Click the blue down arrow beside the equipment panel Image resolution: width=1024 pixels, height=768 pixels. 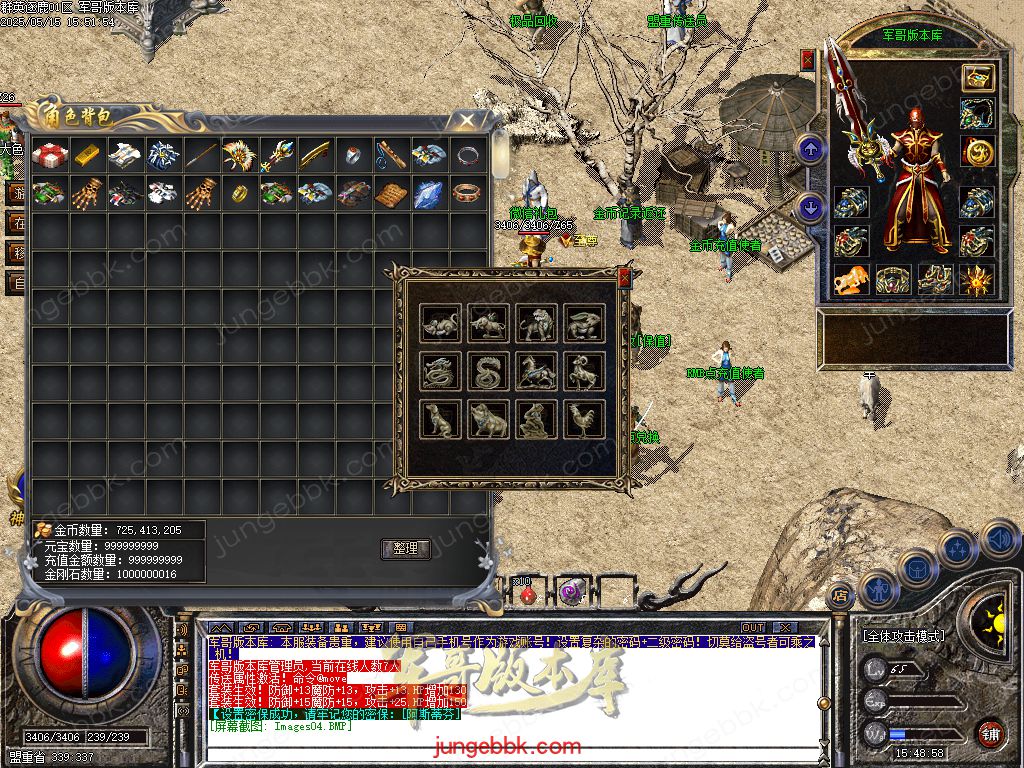[811, 207]
